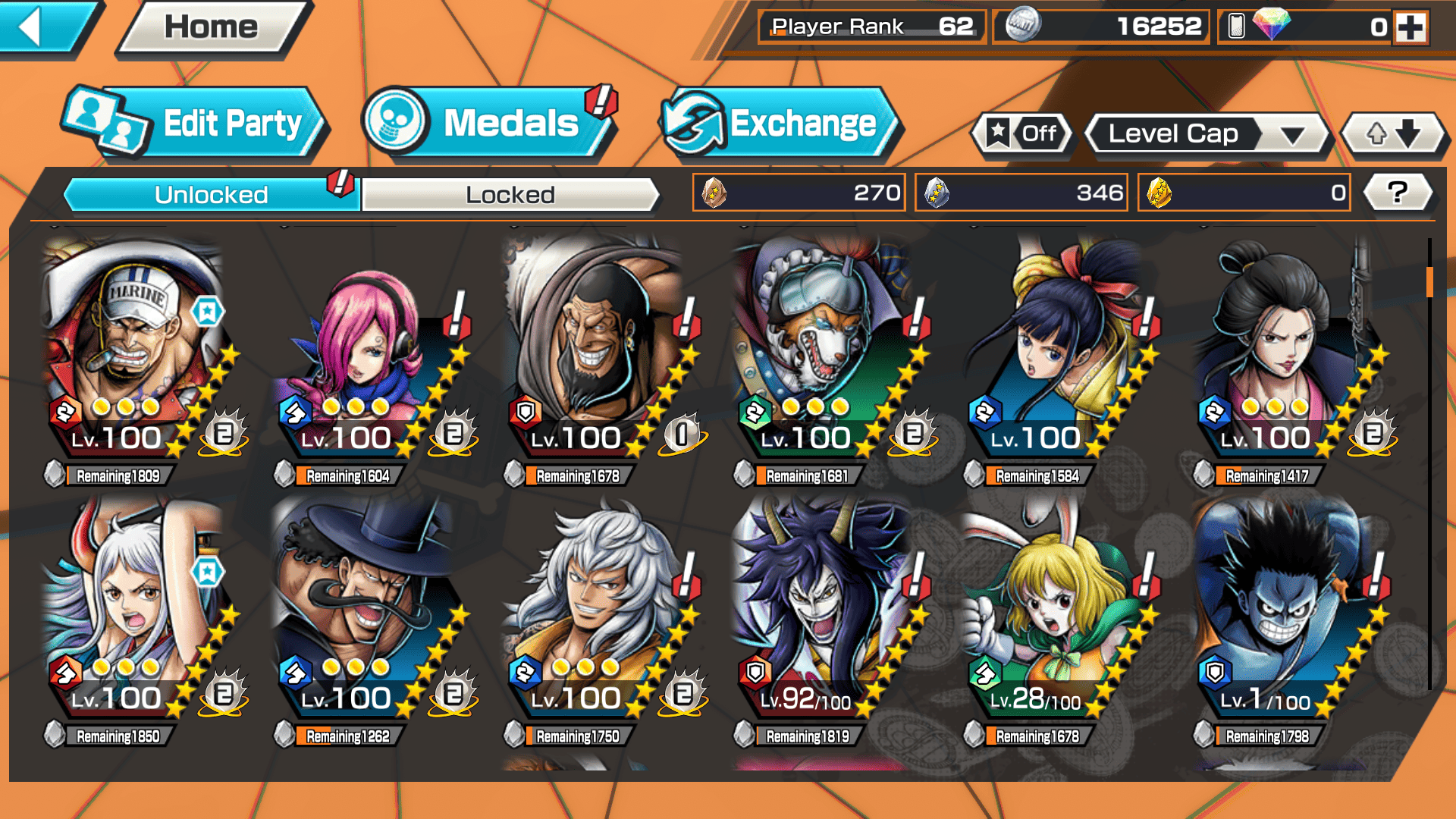Toggle the favorite star filter Off button
Viewport: 1456px width, 819px height.
[1022, 134]
